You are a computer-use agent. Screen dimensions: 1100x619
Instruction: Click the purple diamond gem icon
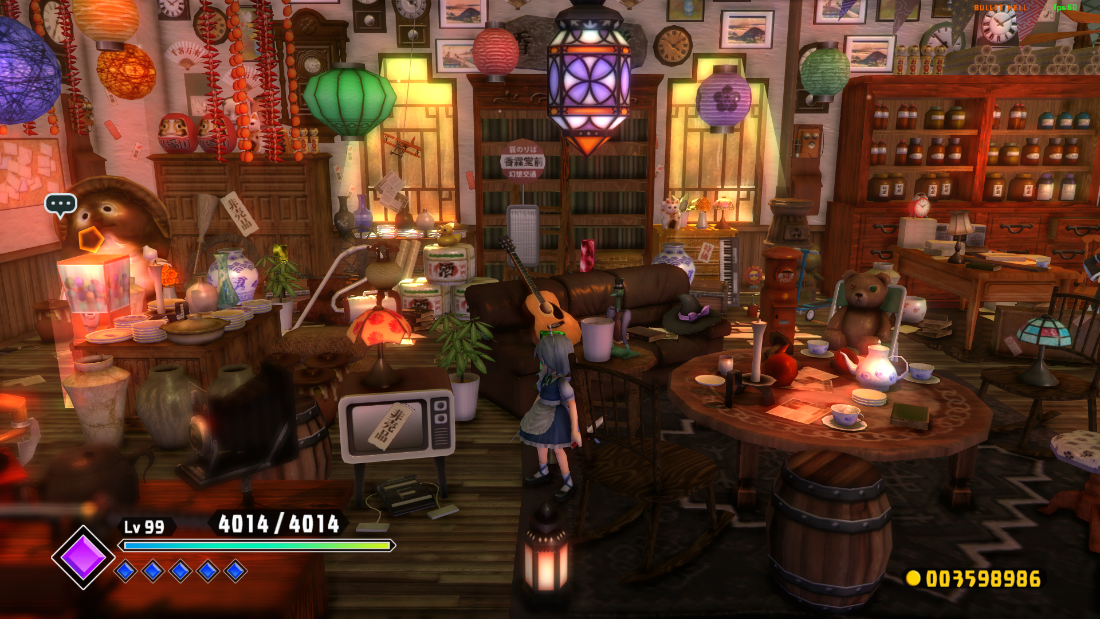click(84, 557)
